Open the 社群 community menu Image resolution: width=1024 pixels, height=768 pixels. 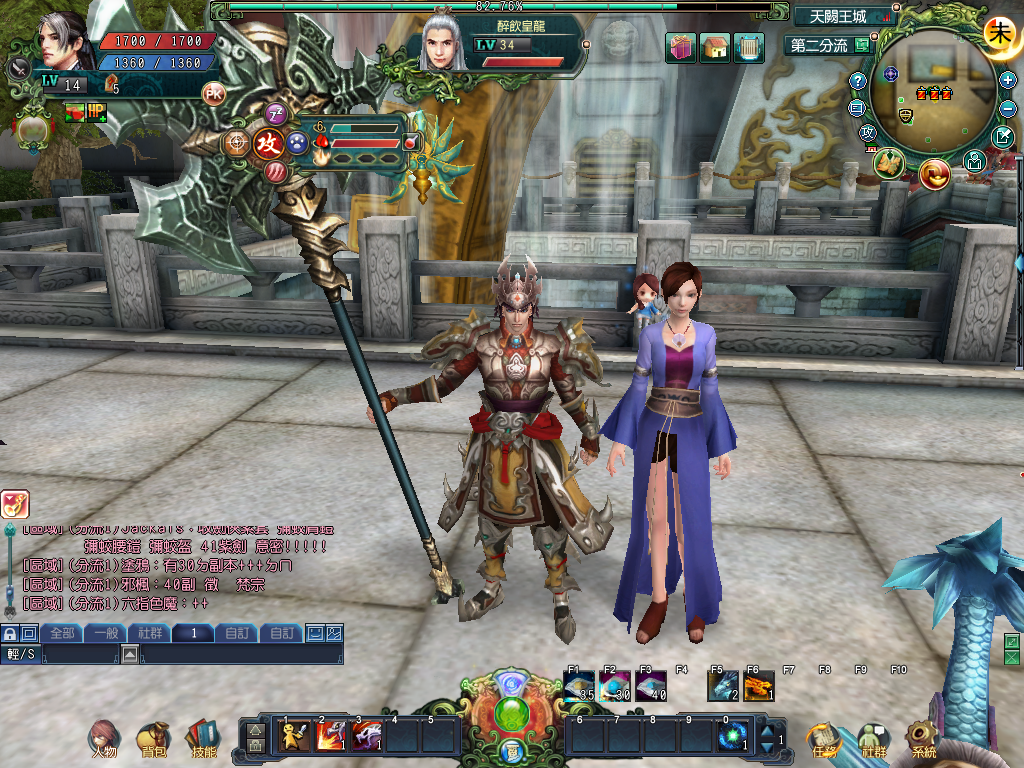click(874, 739)
